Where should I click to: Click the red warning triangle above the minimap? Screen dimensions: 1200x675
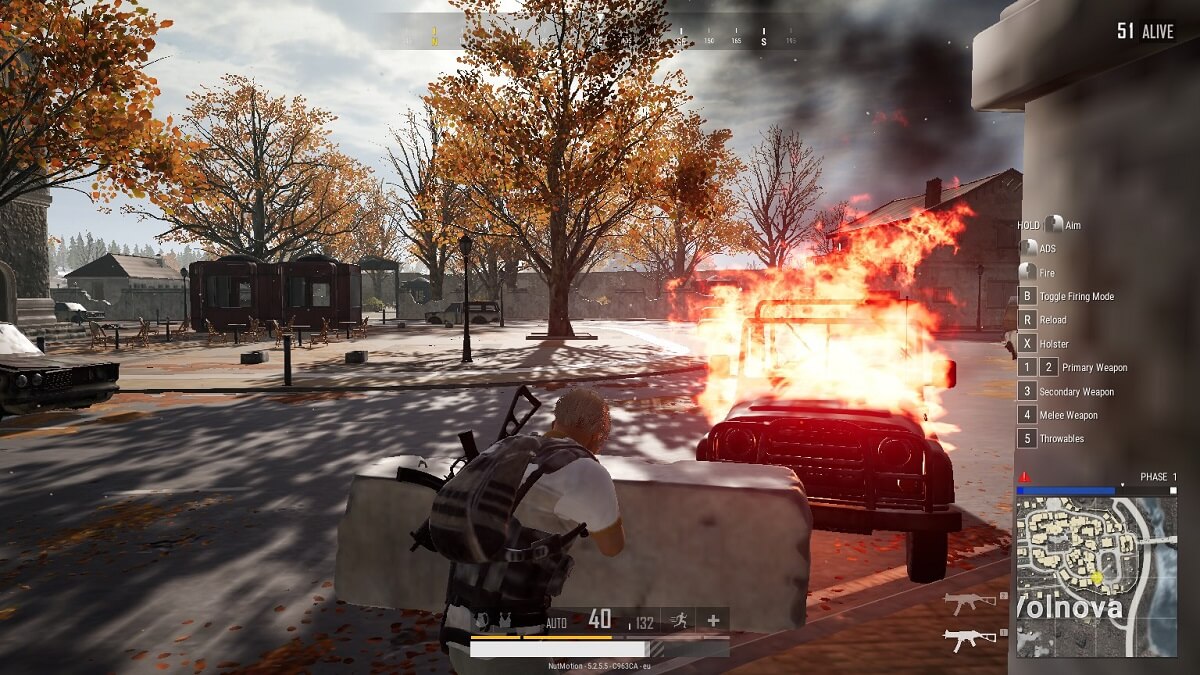(1024, 477)
